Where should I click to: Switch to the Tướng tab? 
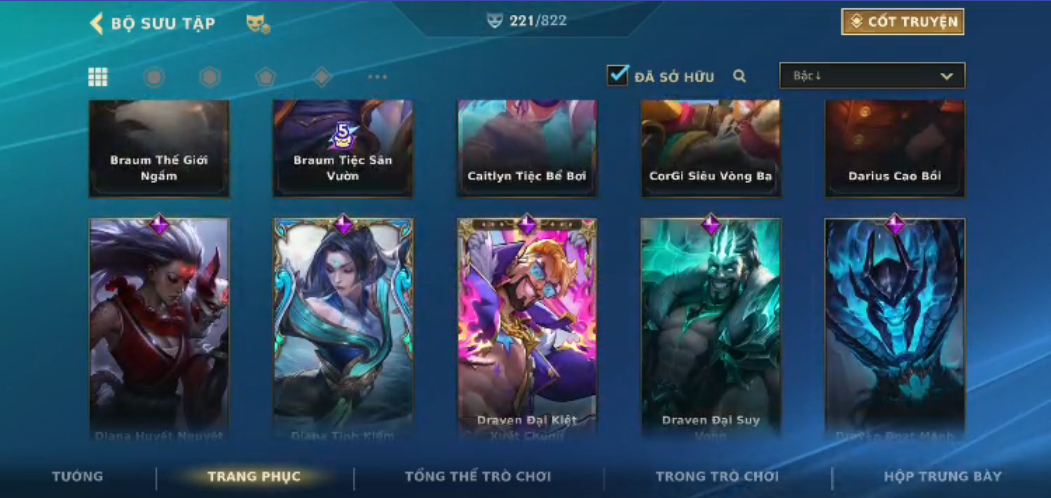pos(78,476)
